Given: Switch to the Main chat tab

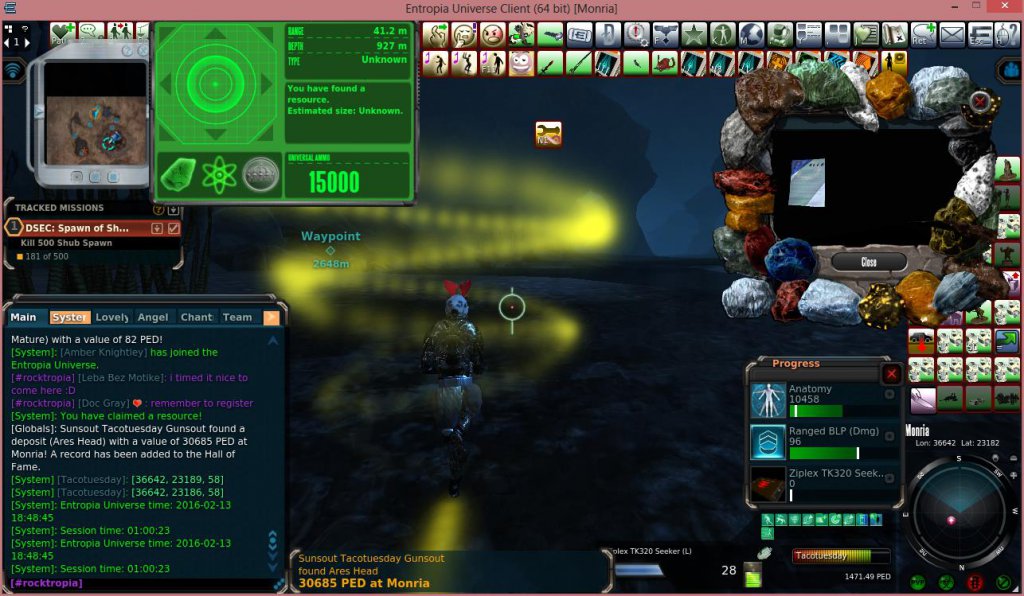Looking at the screenshot, I should coord(24,317).
